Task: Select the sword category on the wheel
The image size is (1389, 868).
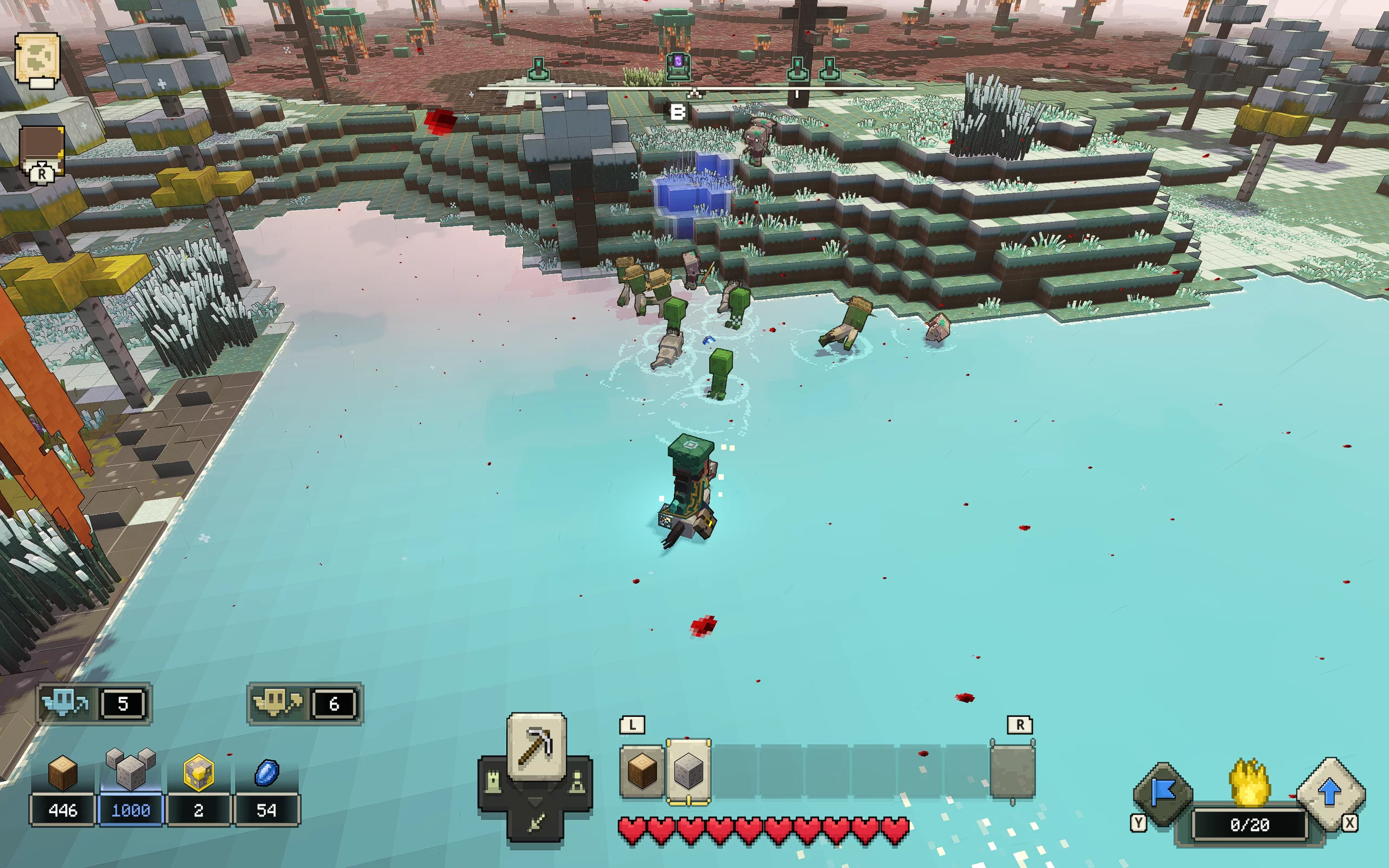Action: point(536,823)
